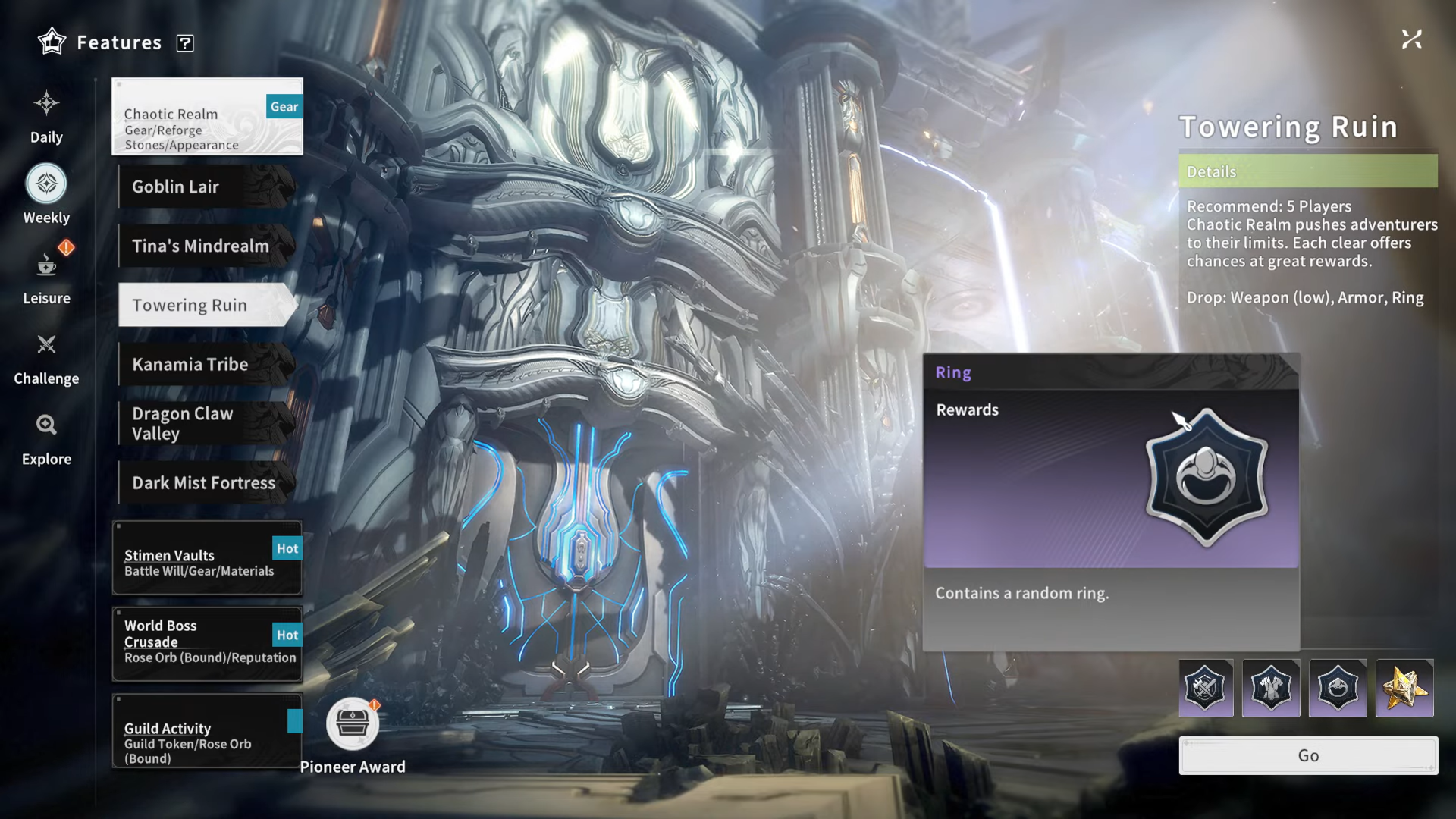Inspect the golden star reward icon

click(x=1404, y=689)
